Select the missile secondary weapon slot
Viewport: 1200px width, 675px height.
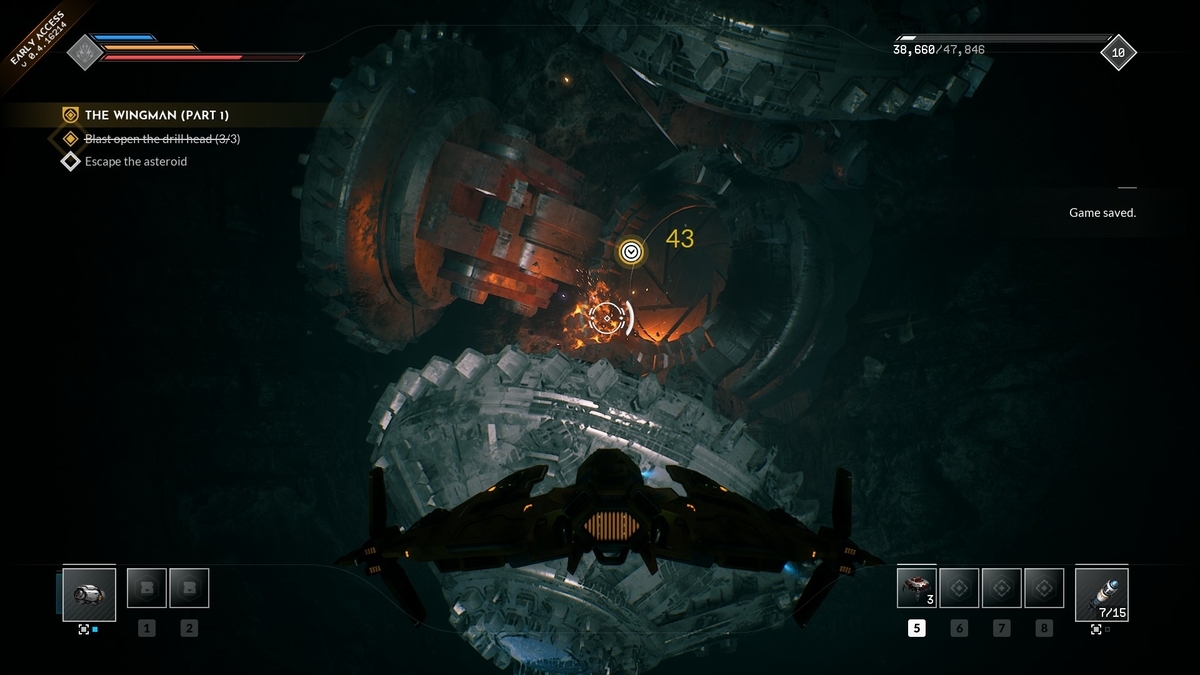(1101, 594)
